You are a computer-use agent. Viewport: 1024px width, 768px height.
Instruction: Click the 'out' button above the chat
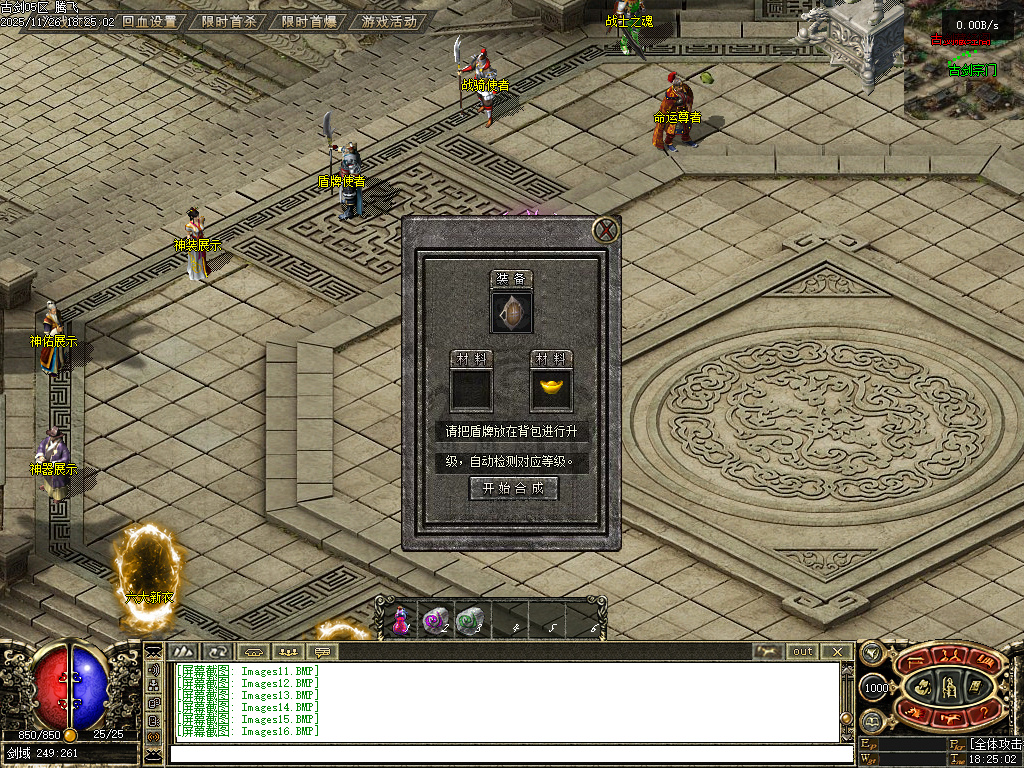(x=803, y=651)
